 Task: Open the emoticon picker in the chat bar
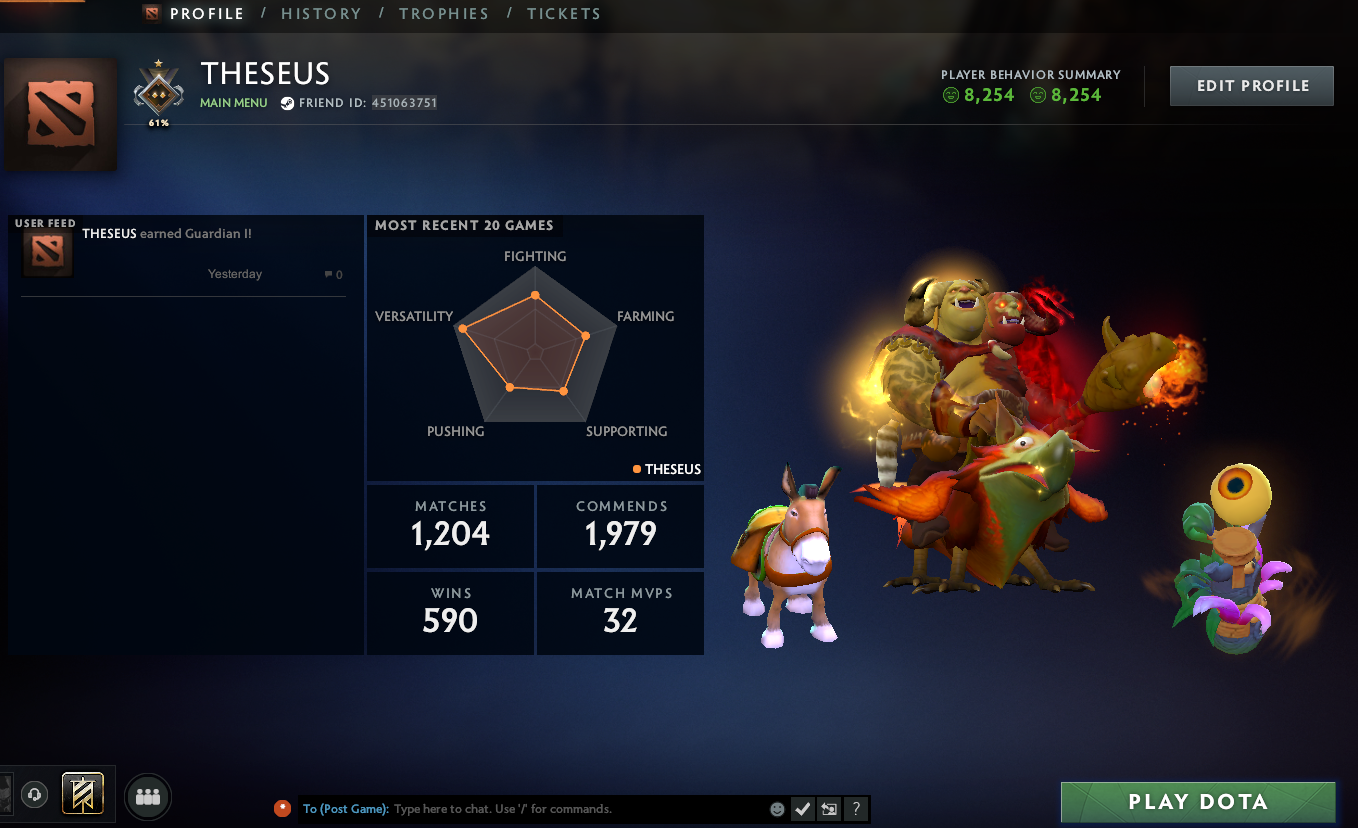(x=777, y=809)
